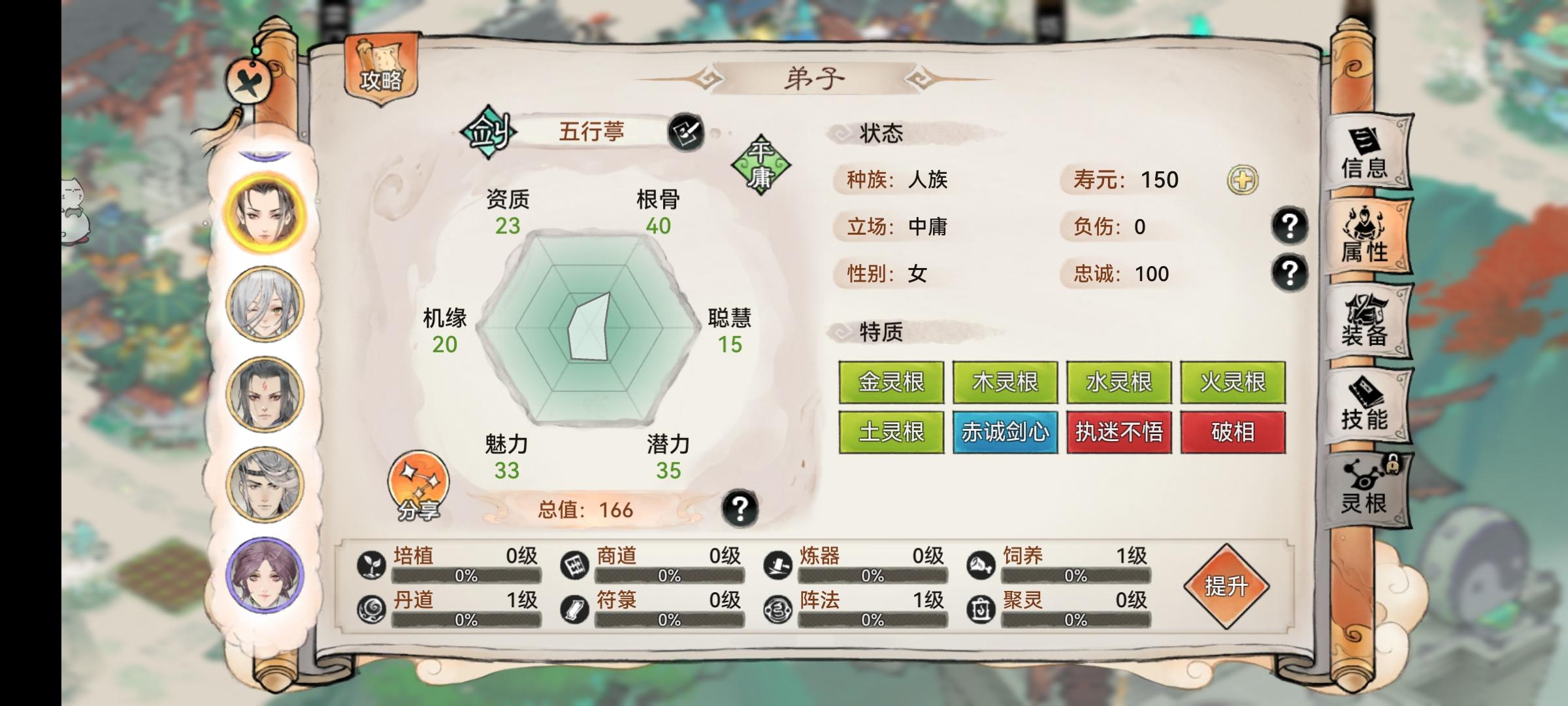Select the 金灵根 trait tag
1568x706 pixels.
coord(892,380)
